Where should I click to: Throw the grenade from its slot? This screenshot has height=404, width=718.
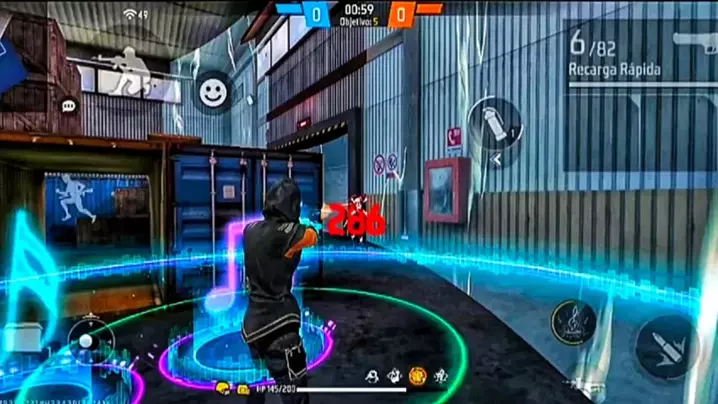point(494,125)
